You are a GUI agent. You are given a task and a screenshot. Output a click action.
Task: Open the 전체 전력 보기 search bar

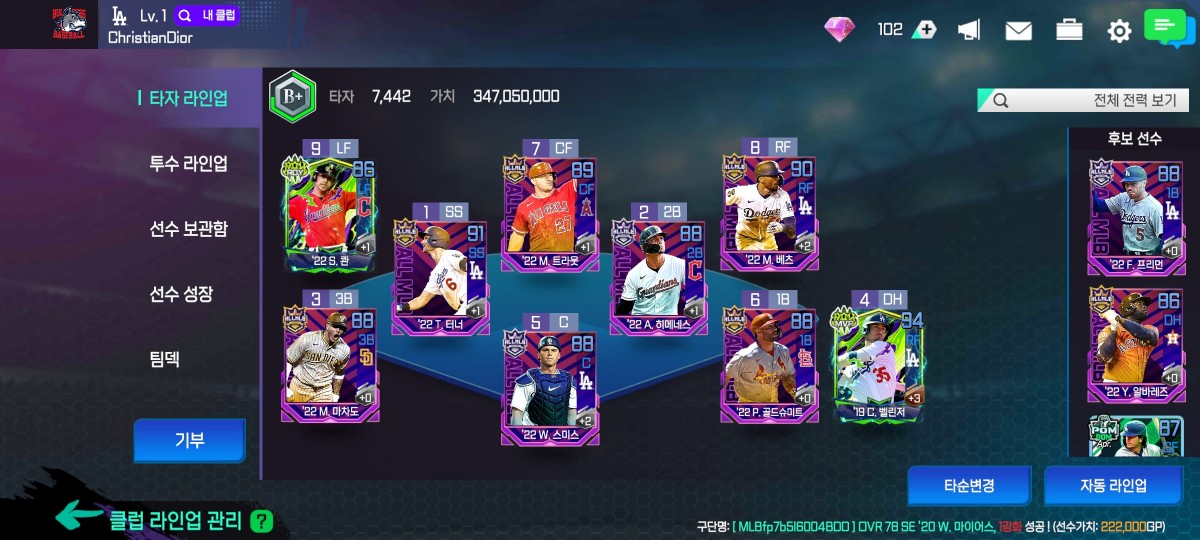click(x=1084, y=101)
